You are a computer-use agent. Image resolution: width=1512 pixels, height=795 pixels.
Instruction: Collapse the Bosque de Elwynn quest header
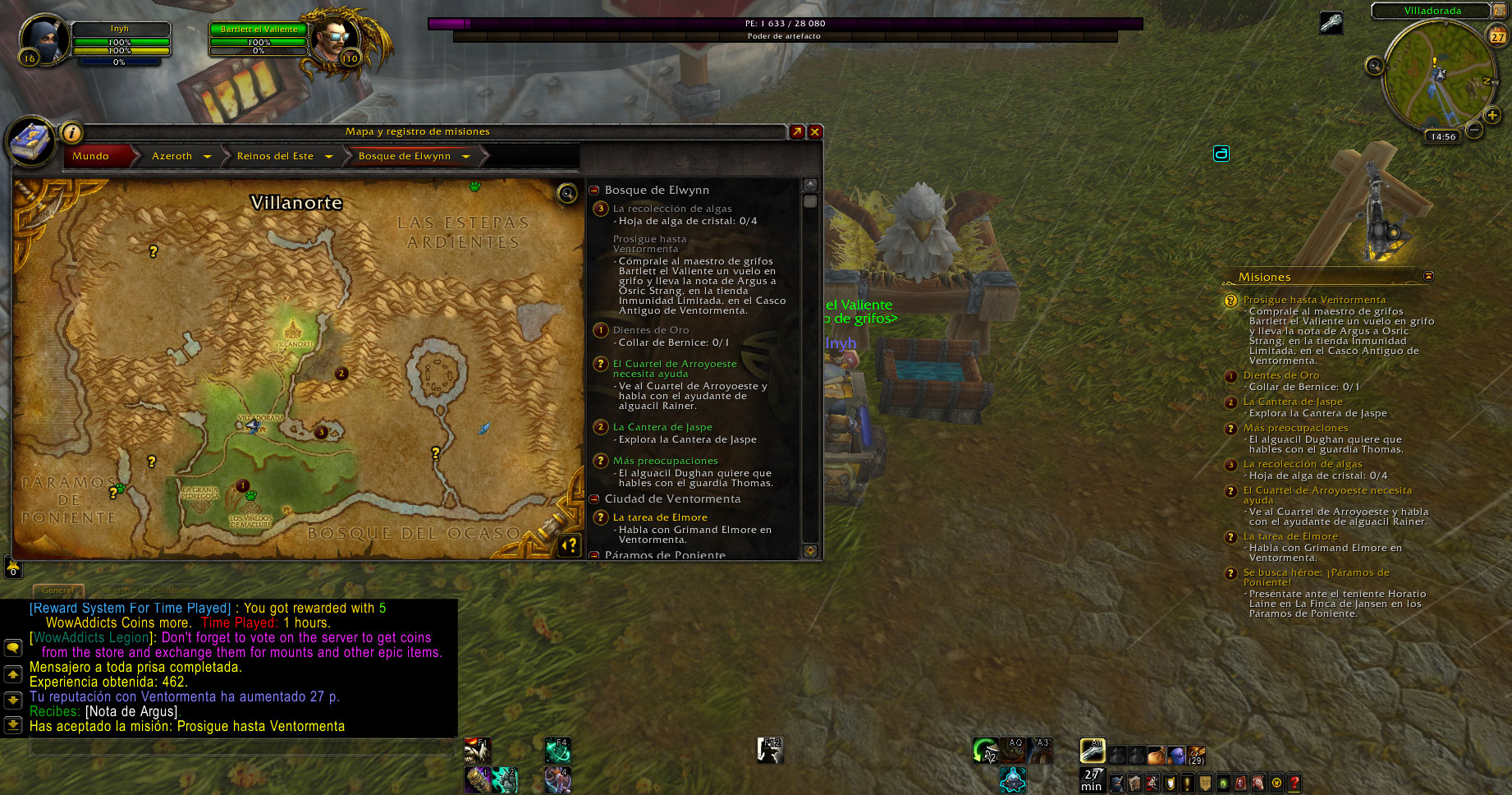pyautogui.click(x=594, y=190)
